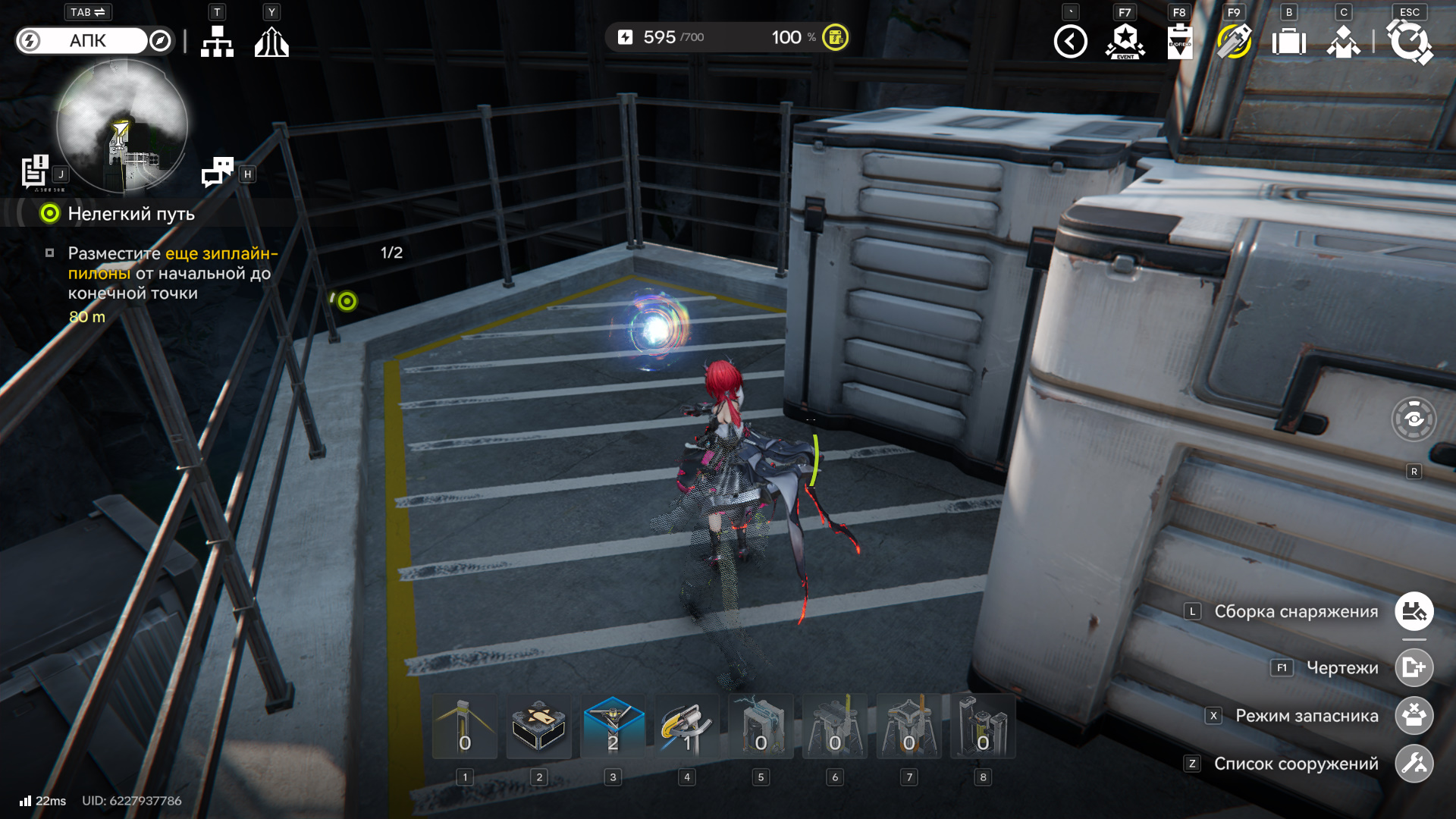This screenshot has width=1456, height=819.
Task: Open Сборка снаряжения gear assembly
Action: click(x=1414, y=611)
